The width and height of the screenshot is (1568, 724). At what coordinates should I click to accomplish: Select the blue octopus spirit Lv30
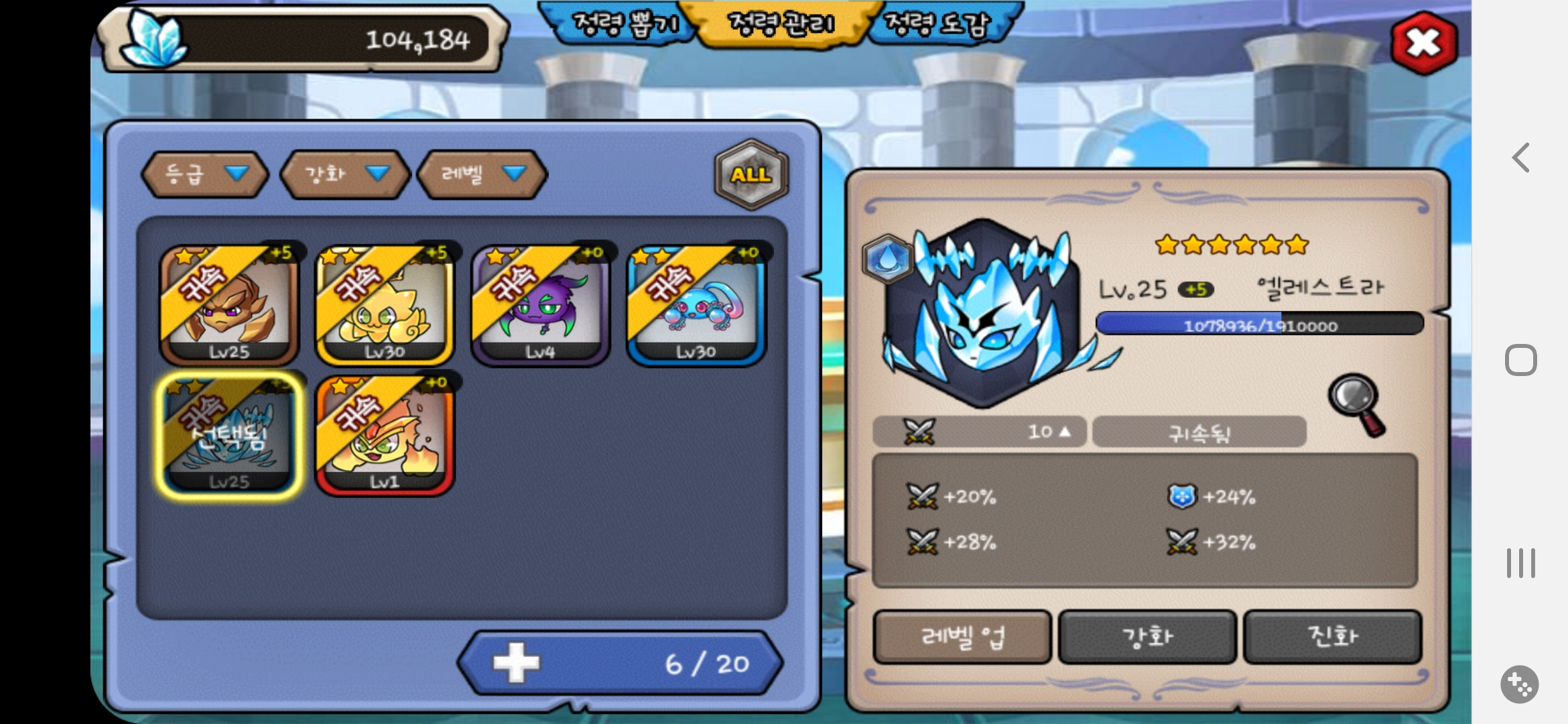pyautogui.click(x=696, y=305)
